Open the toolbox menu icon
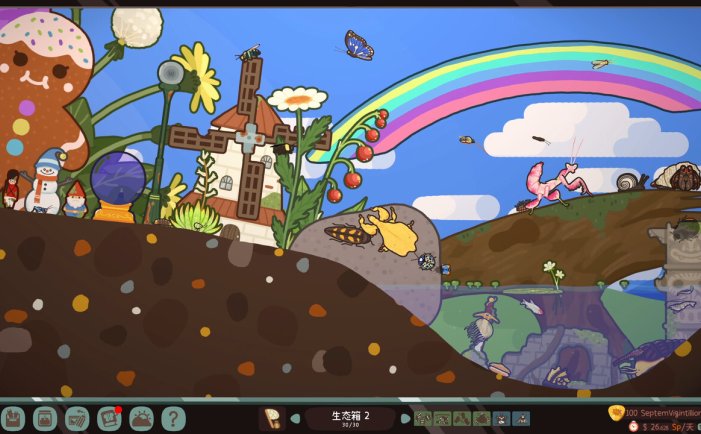The height and width of the screenshot is (434, 701). click(13, 418)
